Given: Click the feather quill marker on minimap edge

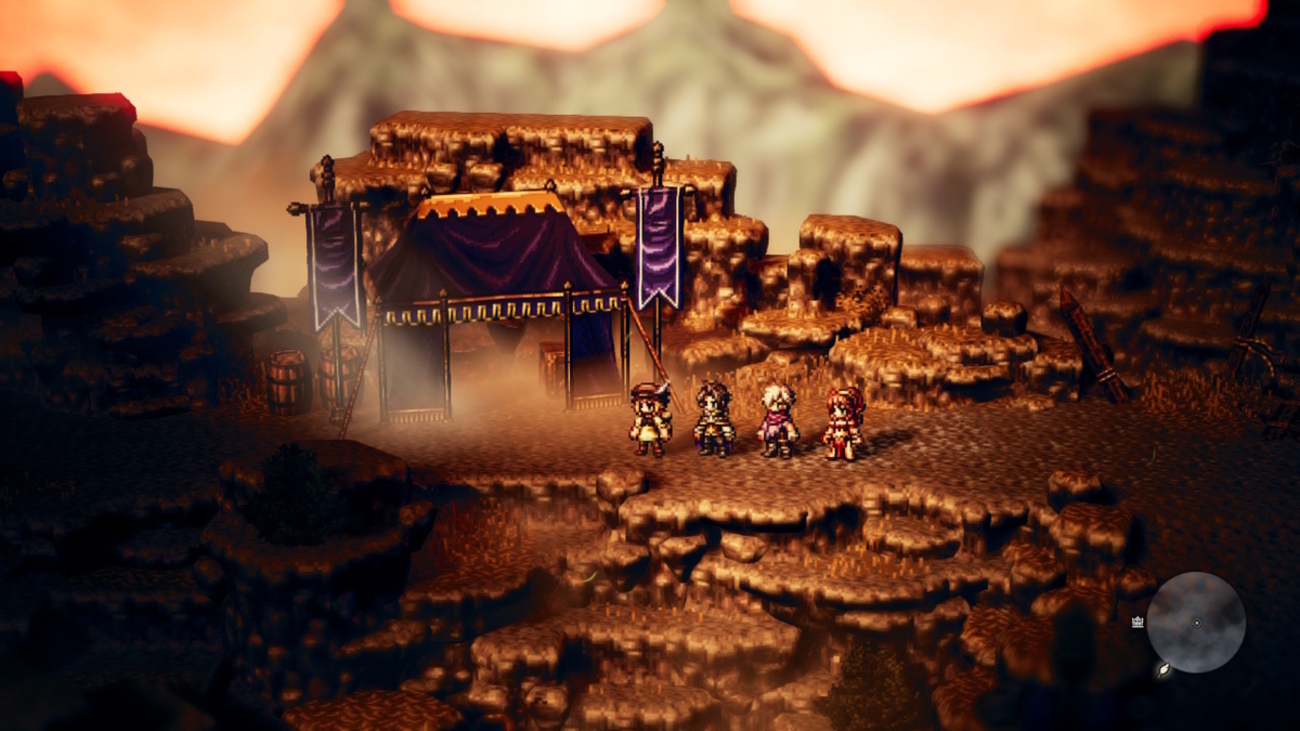Looking at the screenshot, I should tap(1163, 670).
